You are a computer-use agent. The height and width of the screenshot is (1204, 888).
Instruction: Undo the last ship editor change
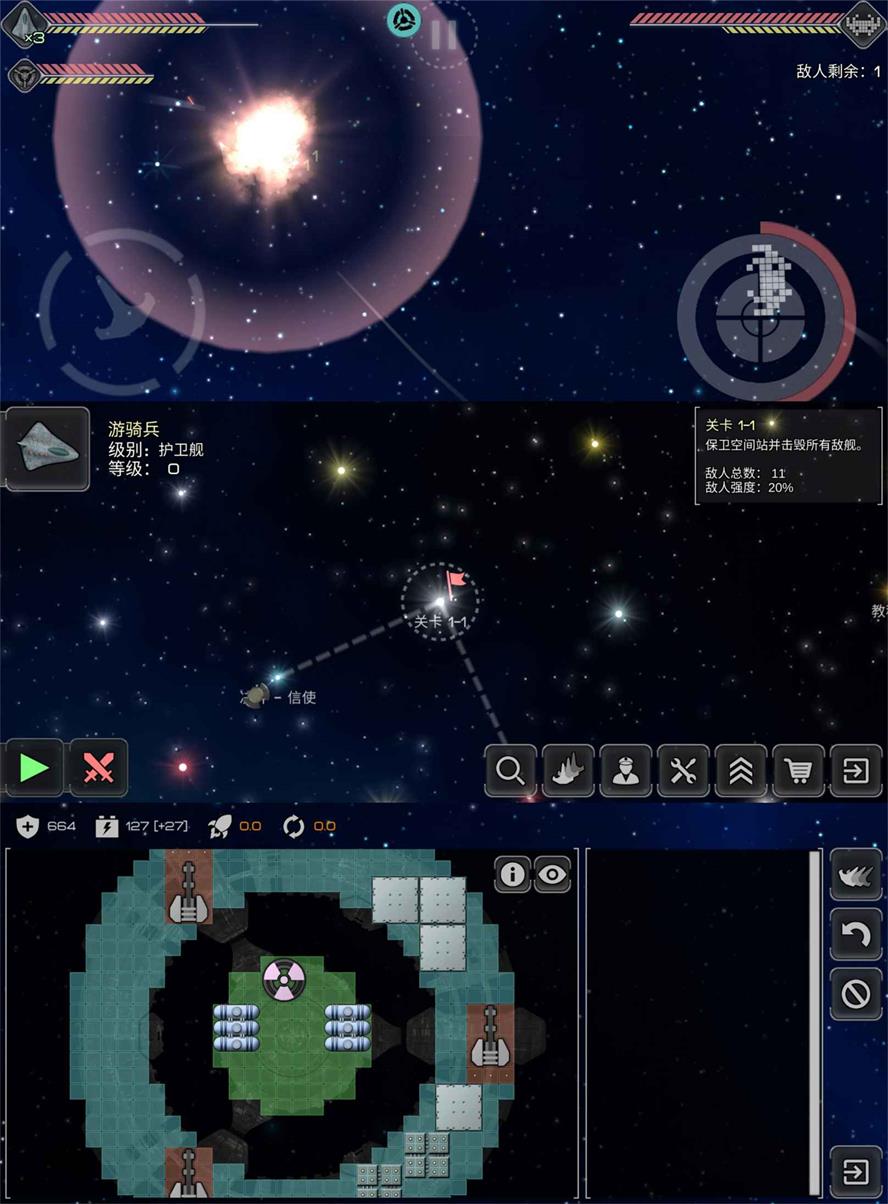856,935
